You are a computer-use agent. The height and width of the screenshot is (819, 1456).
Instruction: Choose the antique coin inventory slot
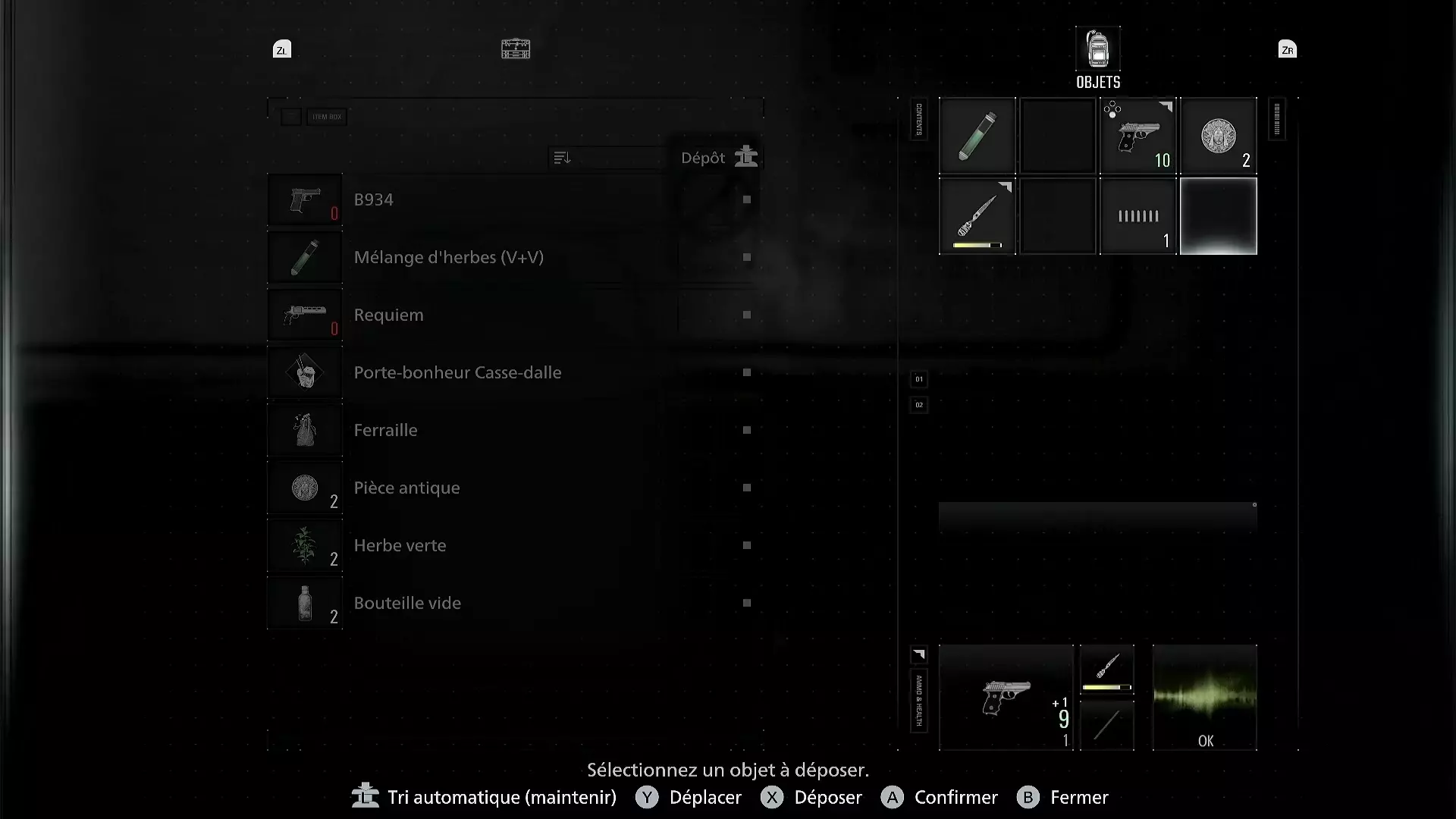pos(1219,136)
